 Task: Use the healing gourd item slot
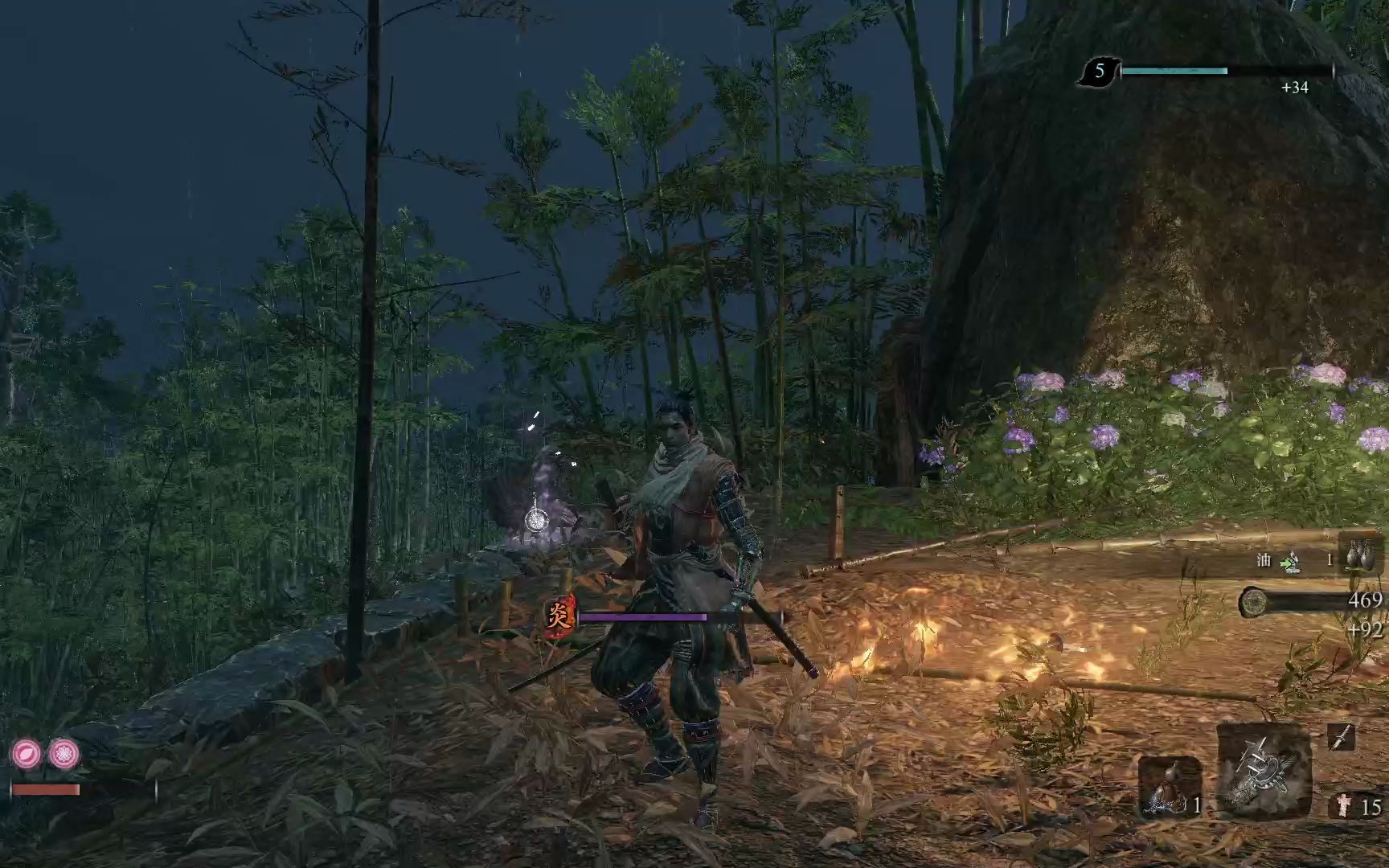[x=1168, y=789]
